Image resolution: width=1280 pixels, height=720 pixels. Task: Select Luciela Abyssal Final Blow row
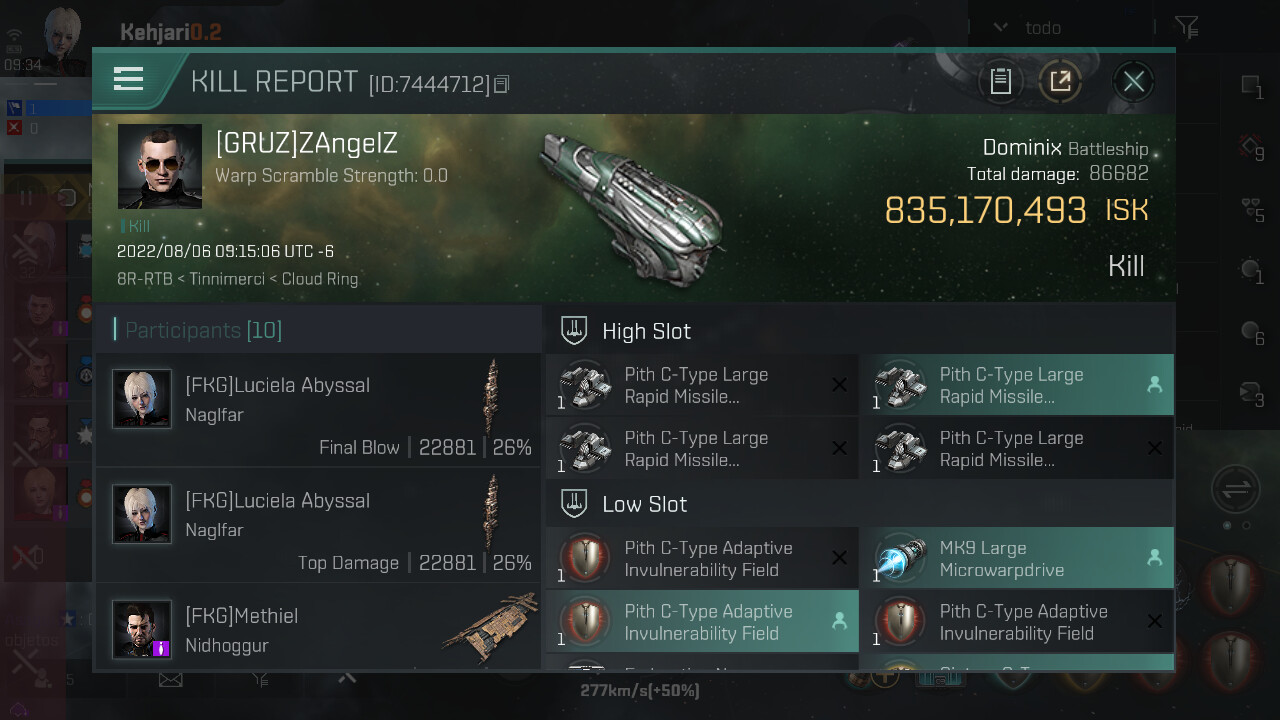click(318, 410)
